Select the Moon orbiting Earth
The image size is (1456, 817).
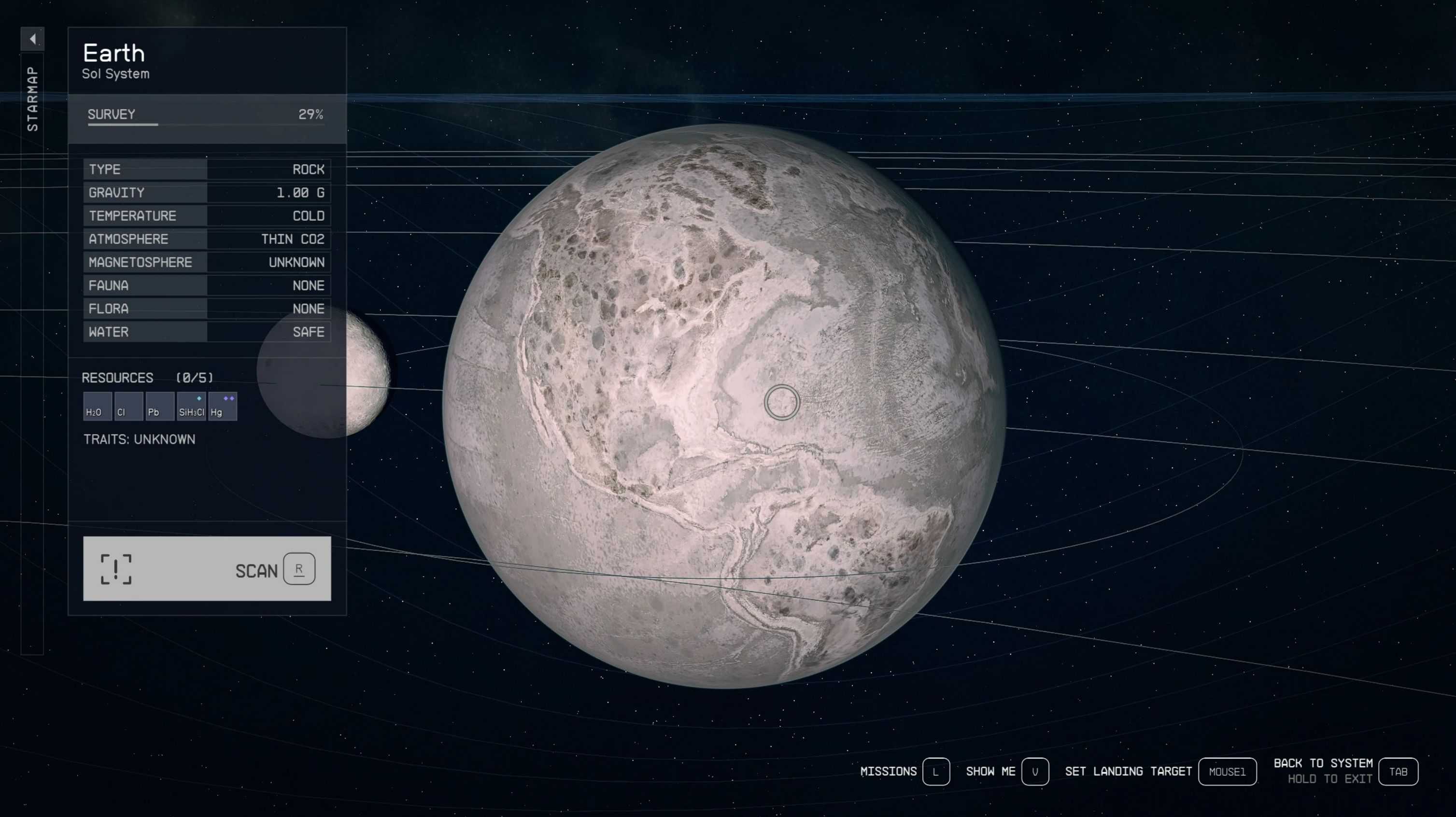click(x=368, y=373)
